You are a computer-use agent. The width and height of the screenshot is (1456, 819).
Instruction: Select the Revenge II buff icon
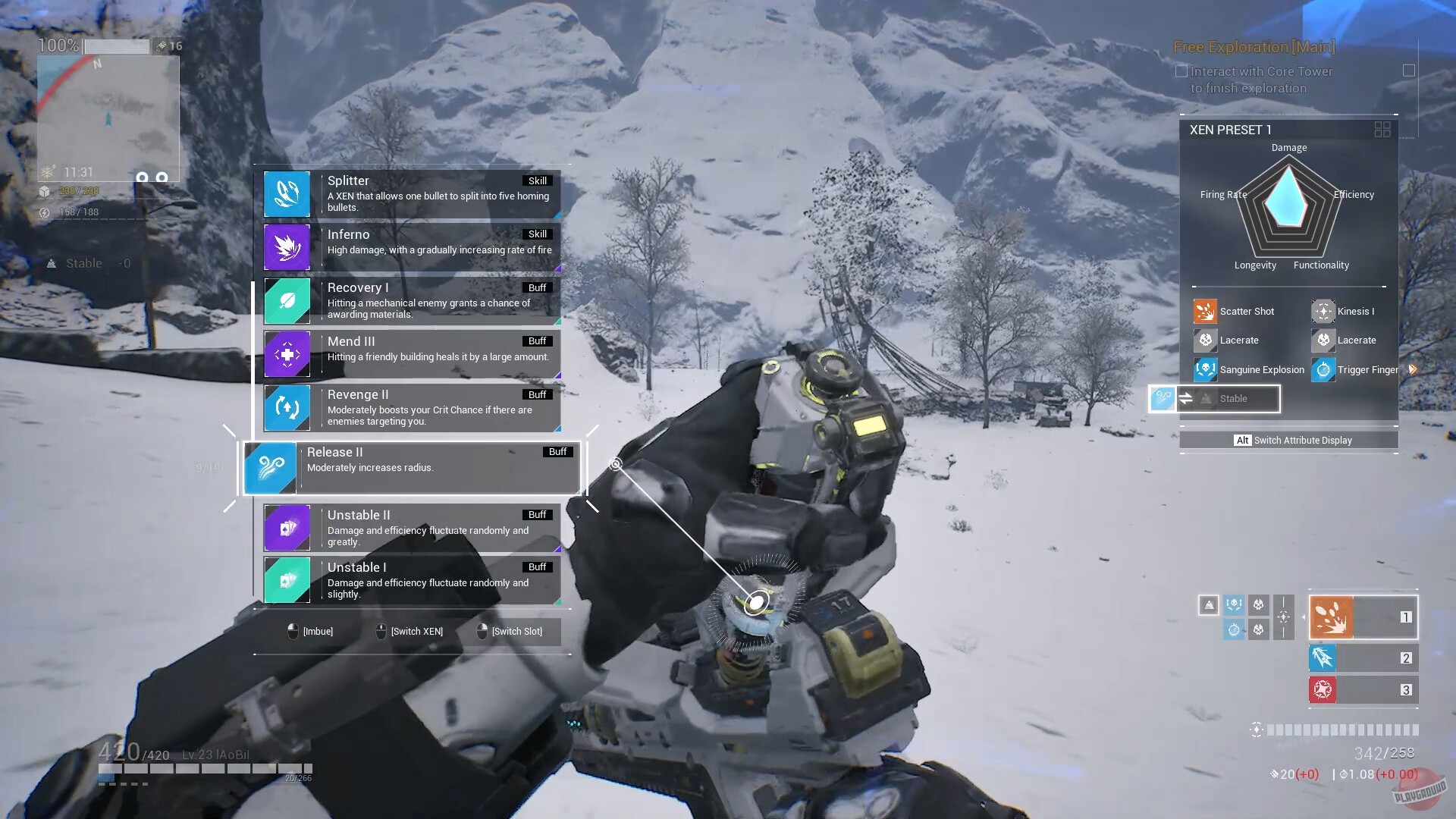coord(287,407)
